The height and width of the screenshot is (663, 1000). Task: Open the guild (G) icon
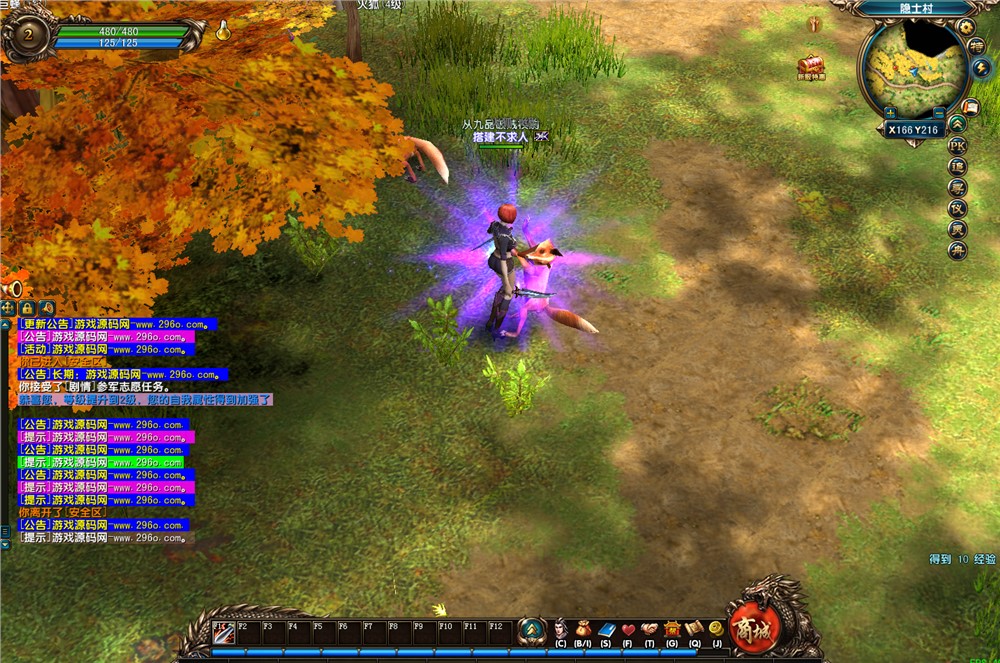pyautogui.click(x=672, y=630)
